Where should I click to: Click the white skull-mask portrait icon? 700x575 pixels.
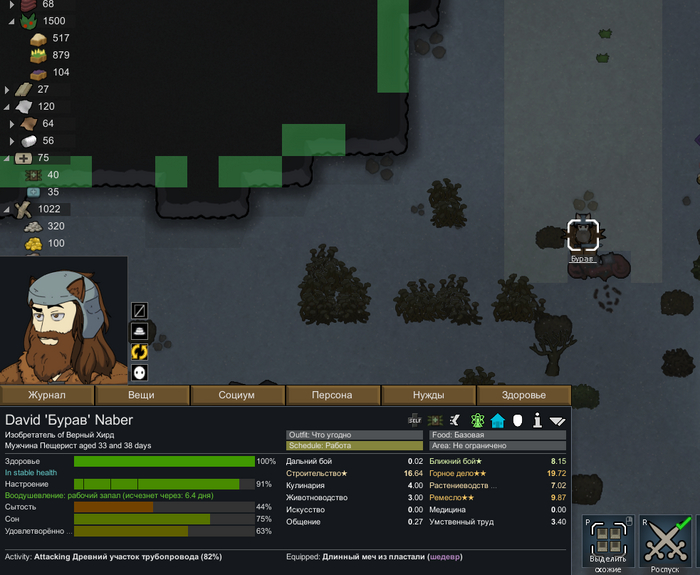139,372
